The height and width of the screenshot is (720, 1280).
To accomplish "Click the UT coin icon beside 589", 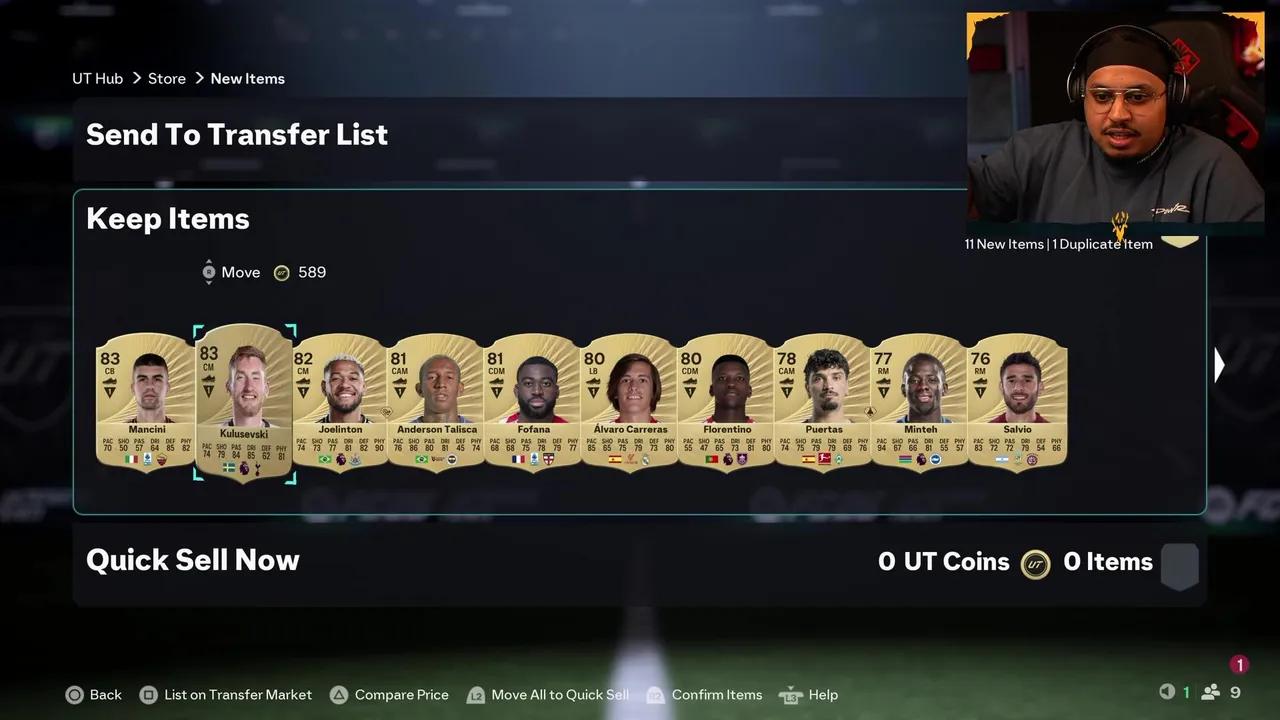I will 282,272.
